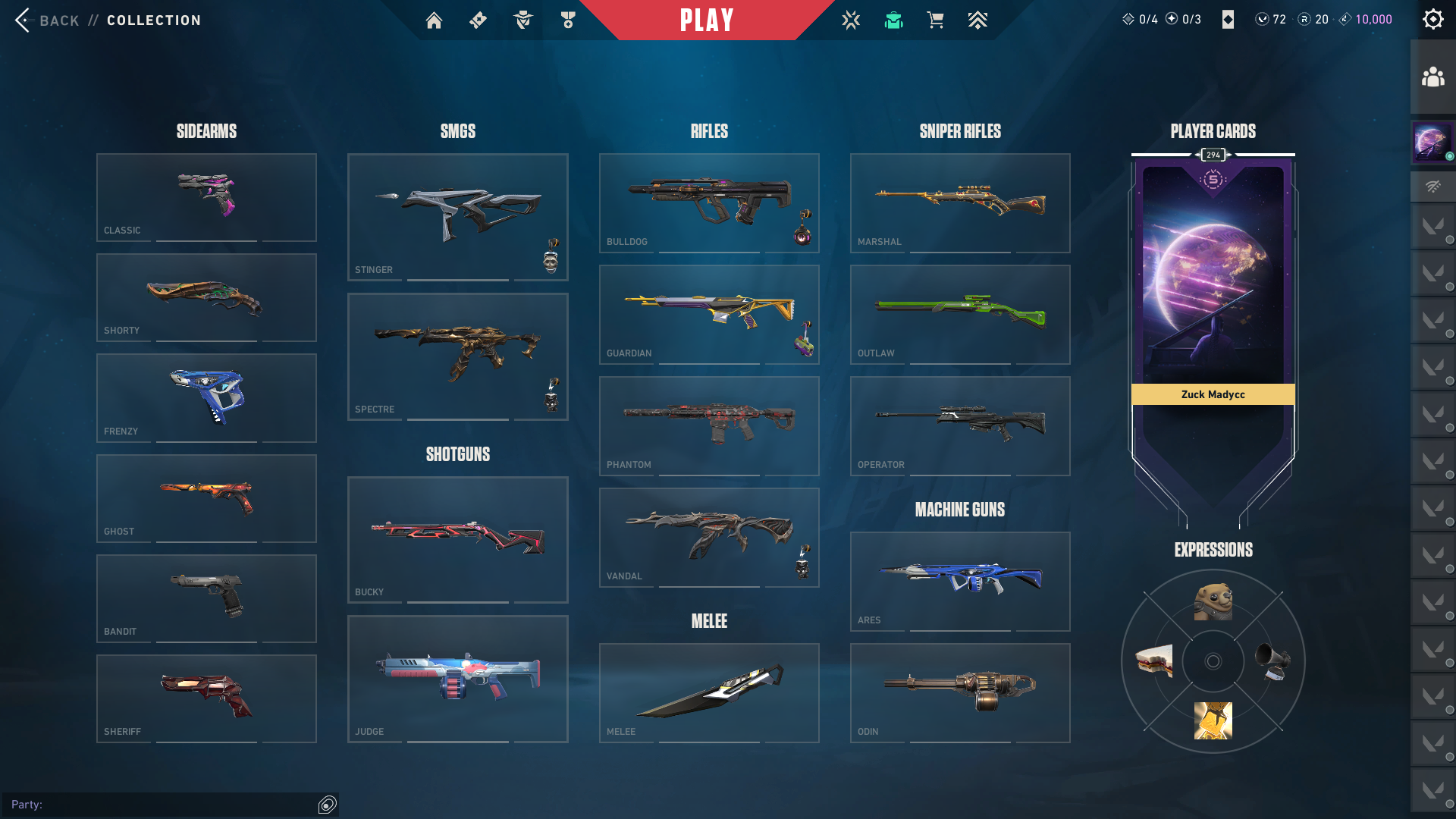Go back from the Collection screen
This screenshot has height=819, width=1456.
point(45,20)
